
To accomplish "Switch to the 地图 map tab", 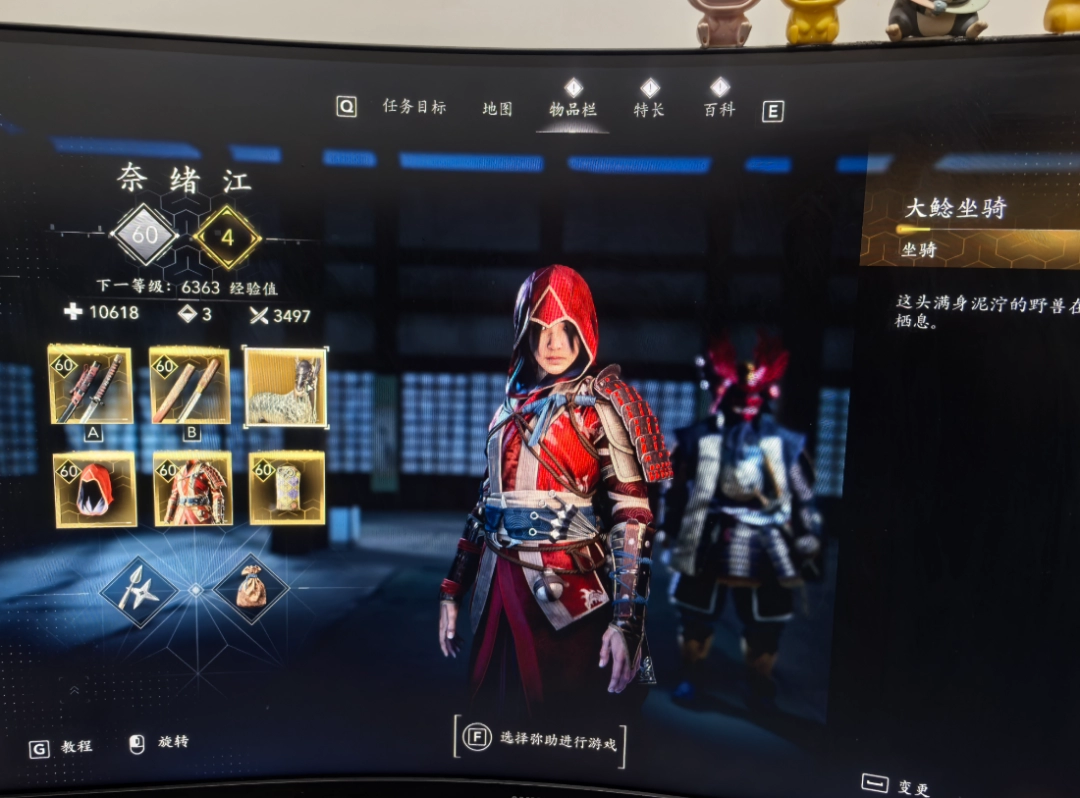I will [497, 108].
